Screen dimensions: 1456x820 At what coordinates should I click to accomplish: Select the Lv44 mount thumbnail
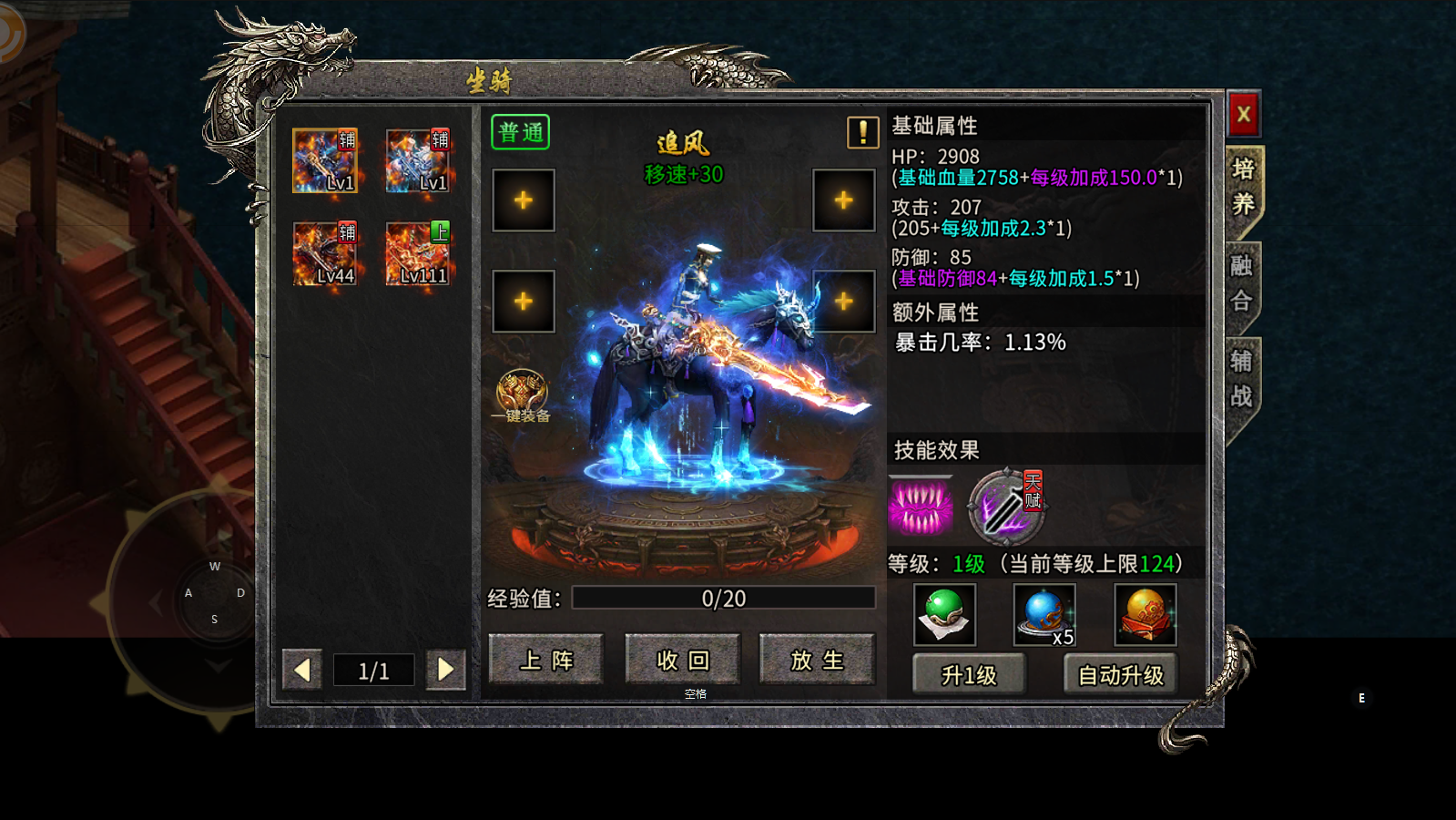pyautogui.click(x=325, y=253)
